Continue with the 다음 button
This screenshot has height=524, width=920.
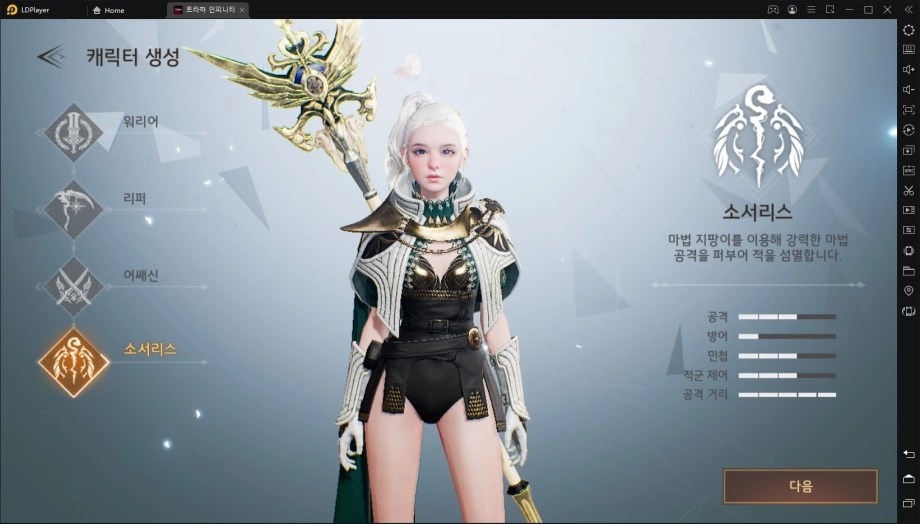coord(800,486)
